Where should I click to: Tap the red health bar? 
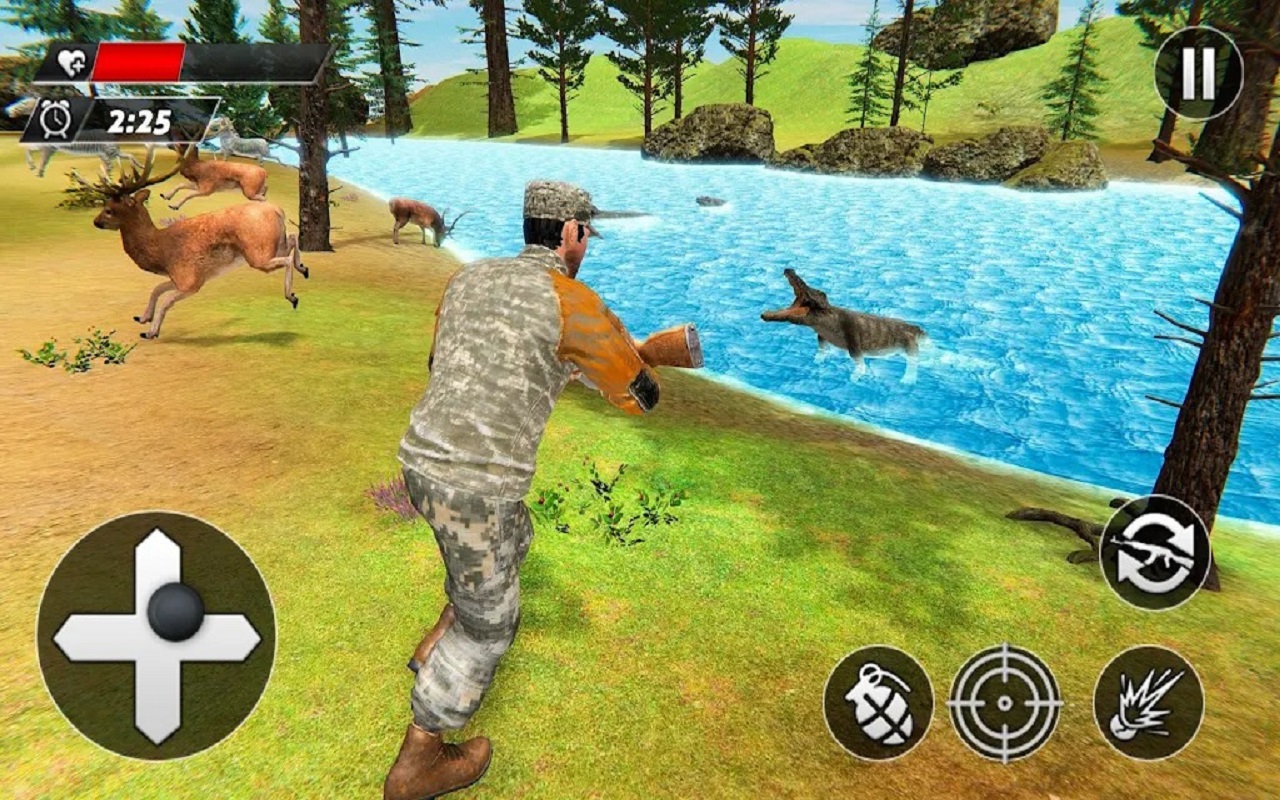(x=140, y=58)
